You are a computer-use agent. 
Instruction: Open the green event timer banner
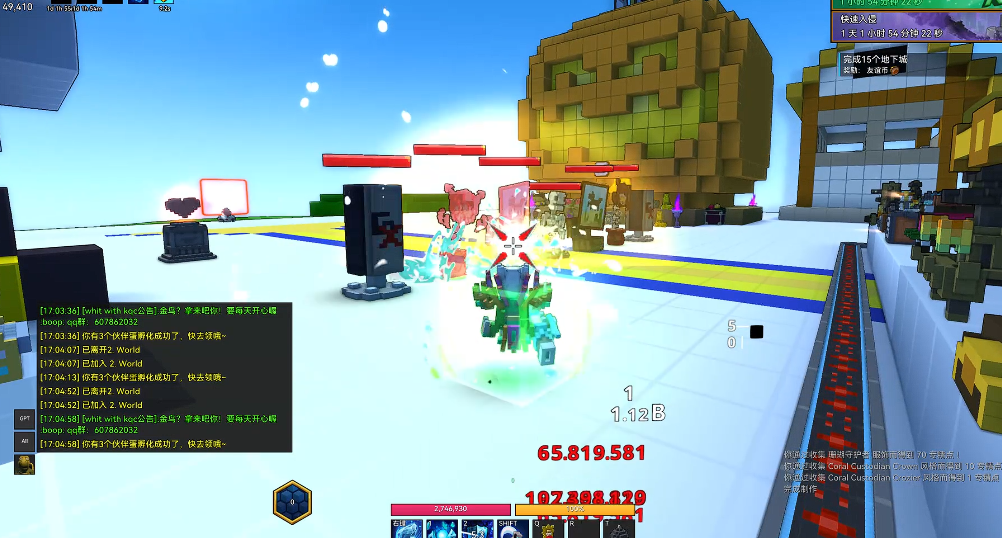[914, 6]
